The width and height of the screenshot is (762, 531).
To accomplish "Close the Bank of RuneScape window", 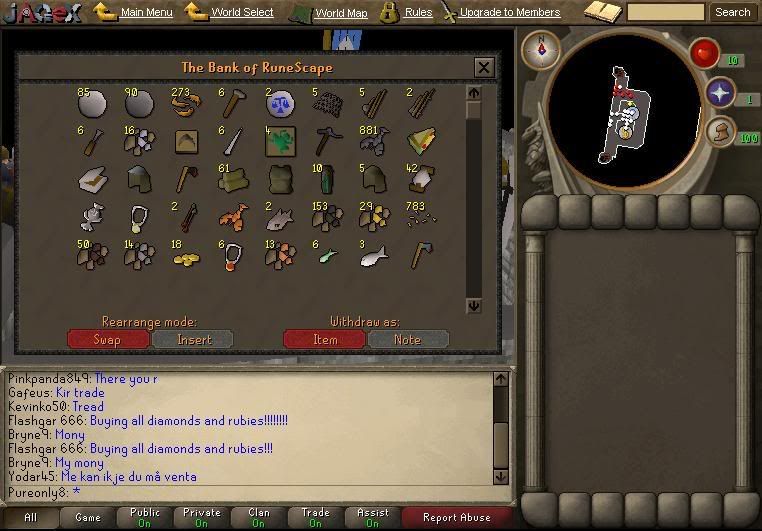I will (x=484, y=68).
